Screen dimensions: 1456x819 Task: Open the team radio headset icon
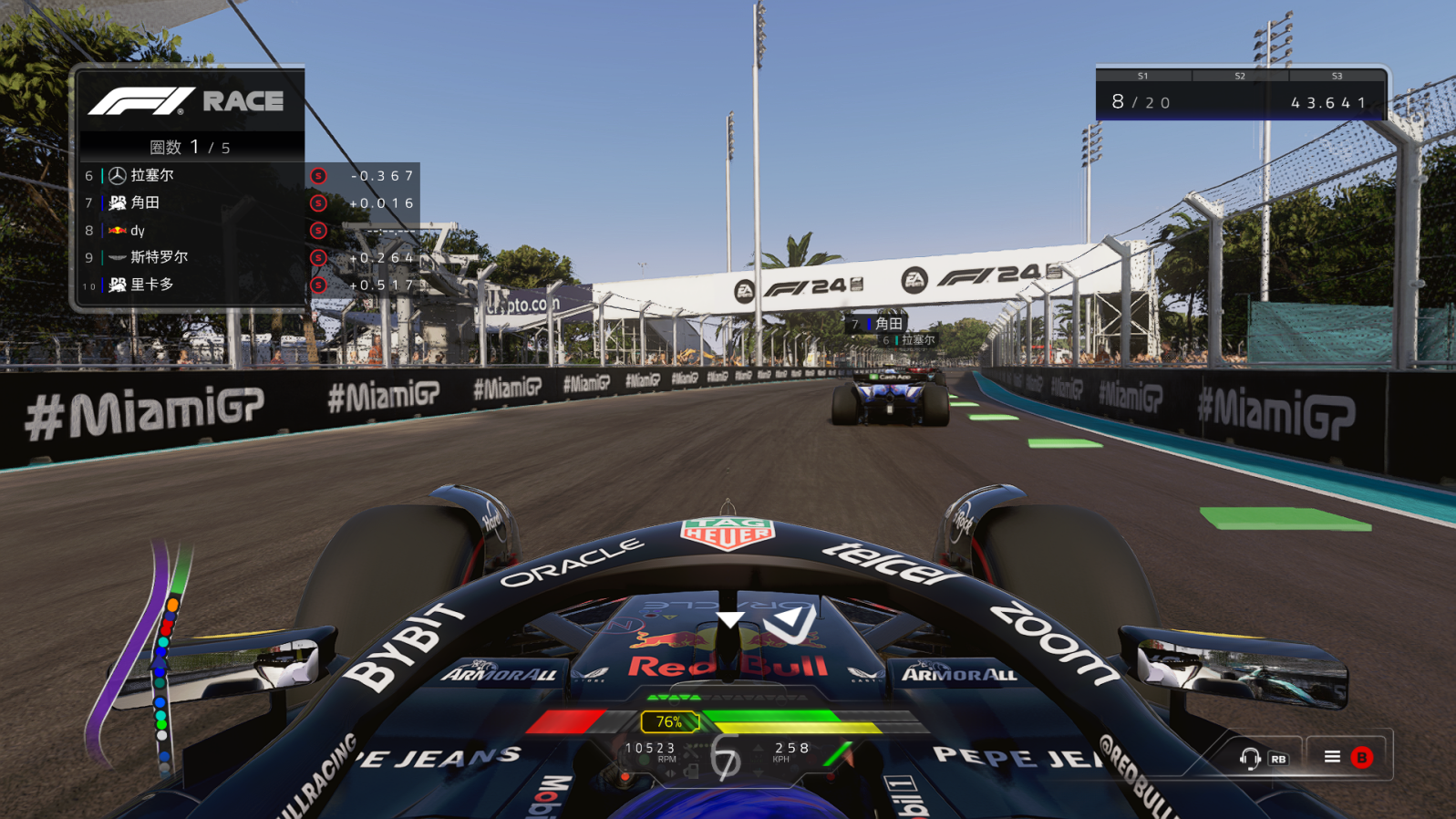point(1250,758)
